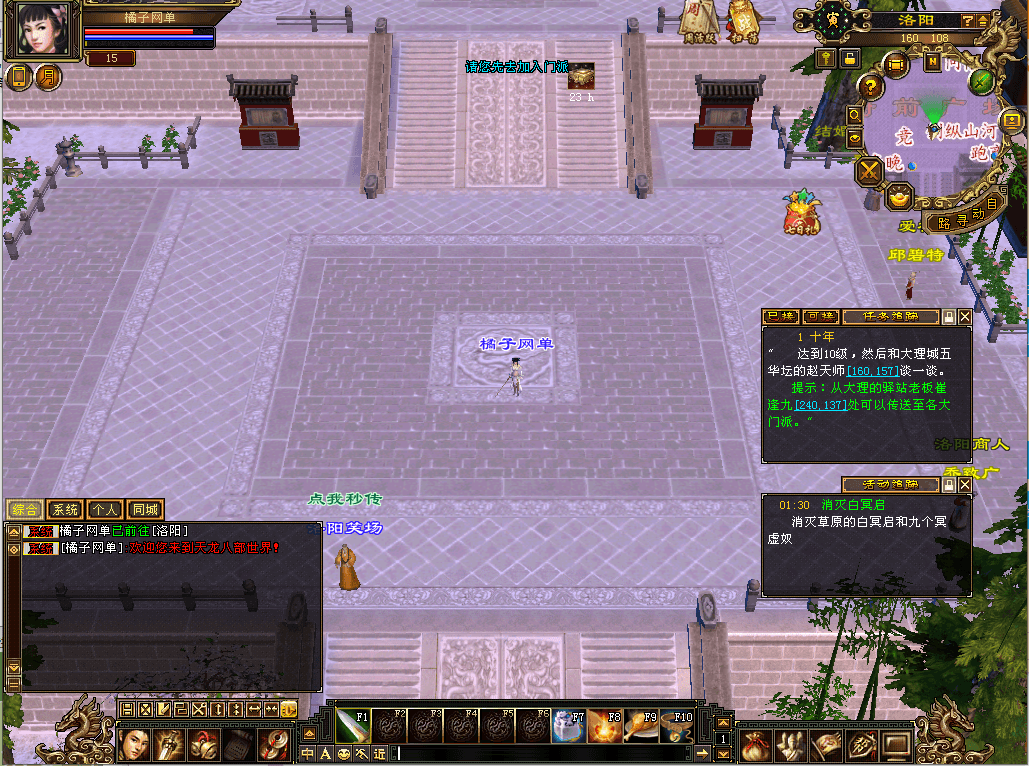
Task: Open the money bag inventory icon
Action: click(x=755, y=745)
